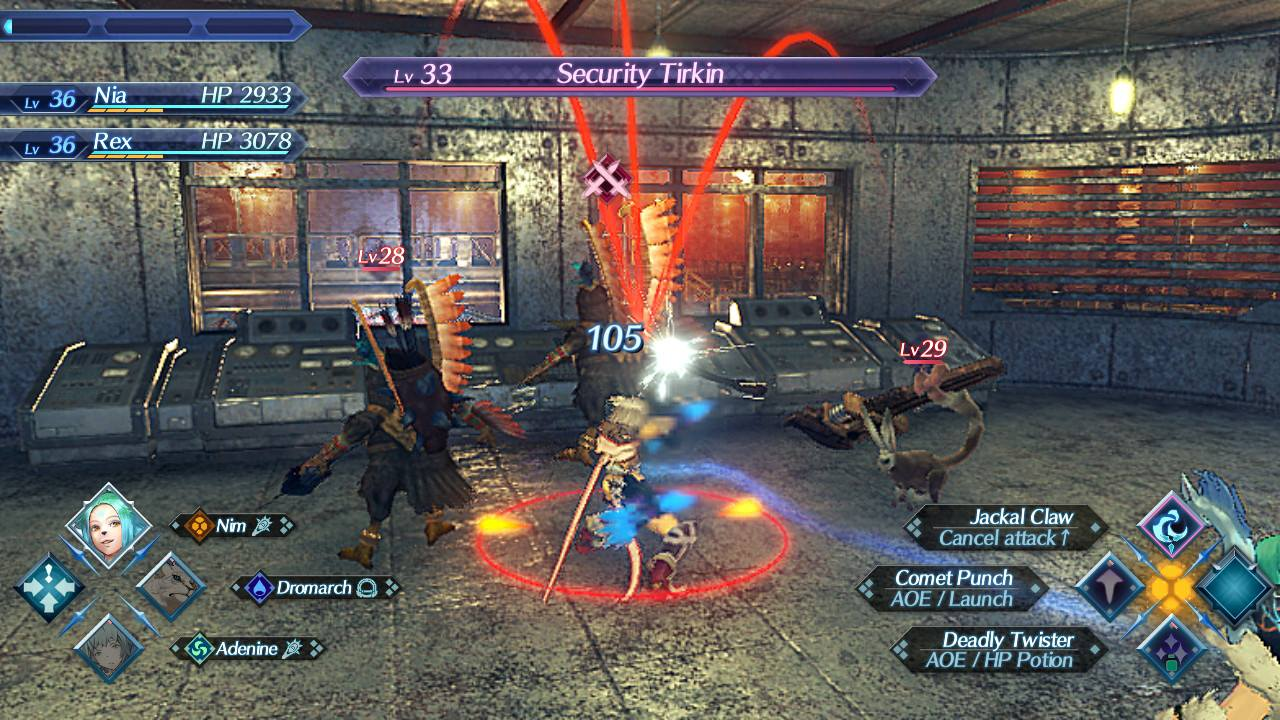Image resolution: width=1280 pixels, height=720 pixels.
Task: Click the four-arrow blade switch diamond
Action: coord(48,587)
